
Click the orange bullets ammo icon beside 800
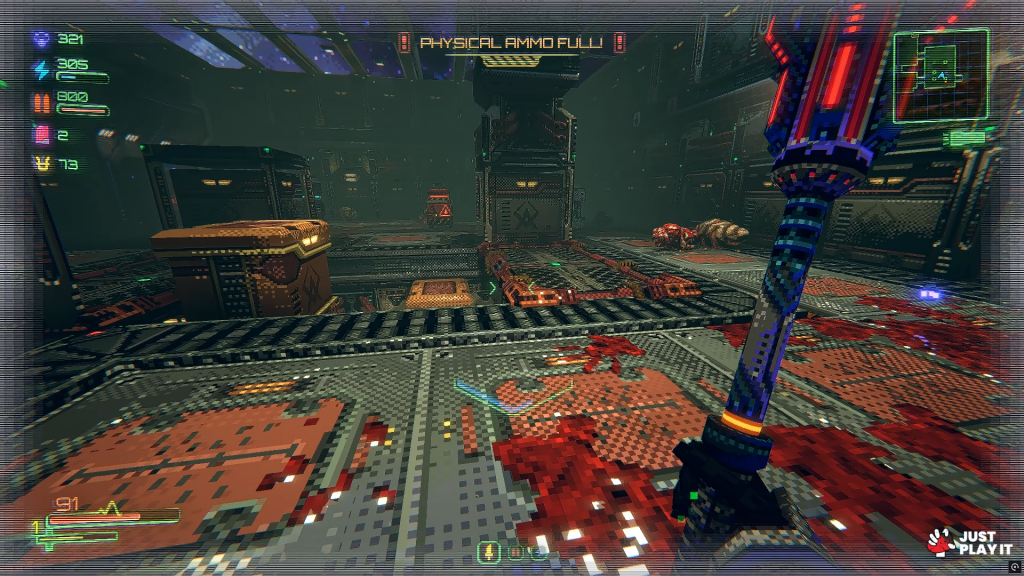41,102
